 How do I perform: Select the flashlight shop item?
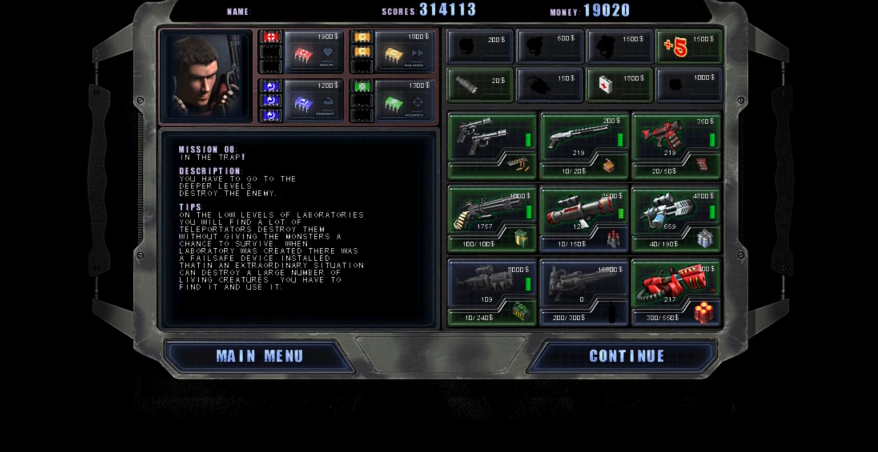click(x=480, y=84)
